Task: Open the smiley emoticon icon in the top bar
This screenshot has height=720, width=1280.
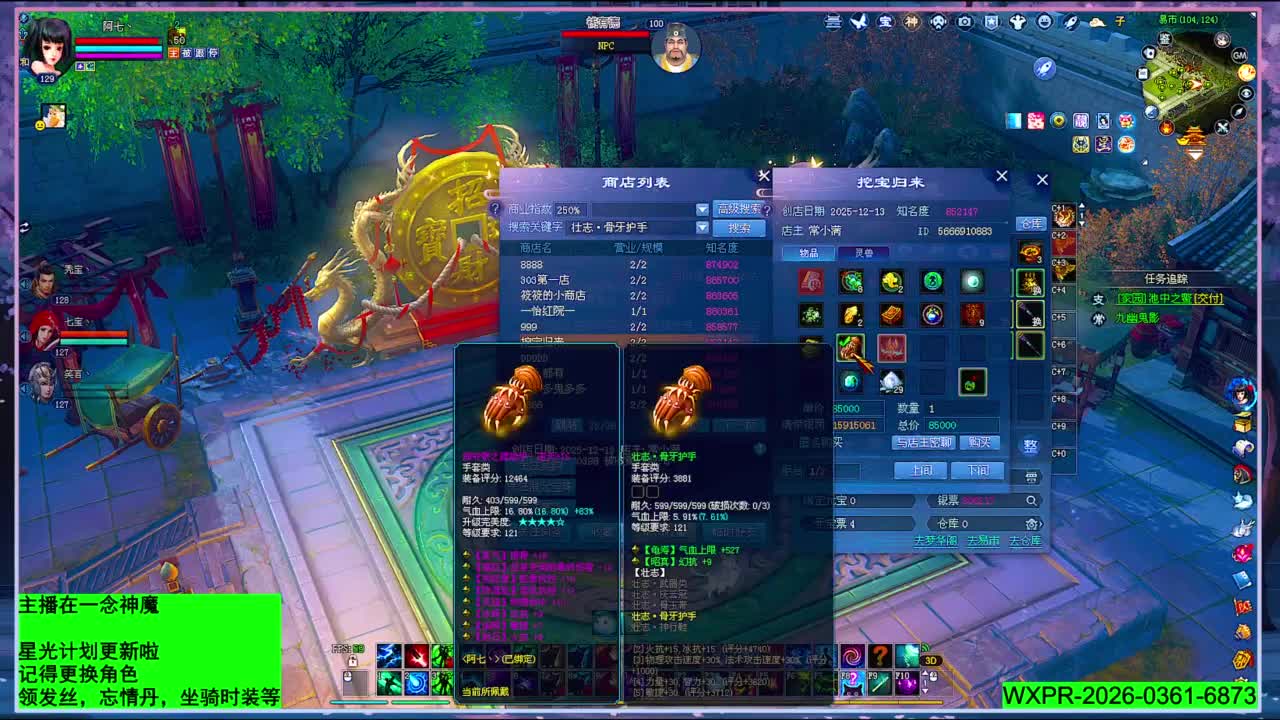Action: (x=1047, y=22)
